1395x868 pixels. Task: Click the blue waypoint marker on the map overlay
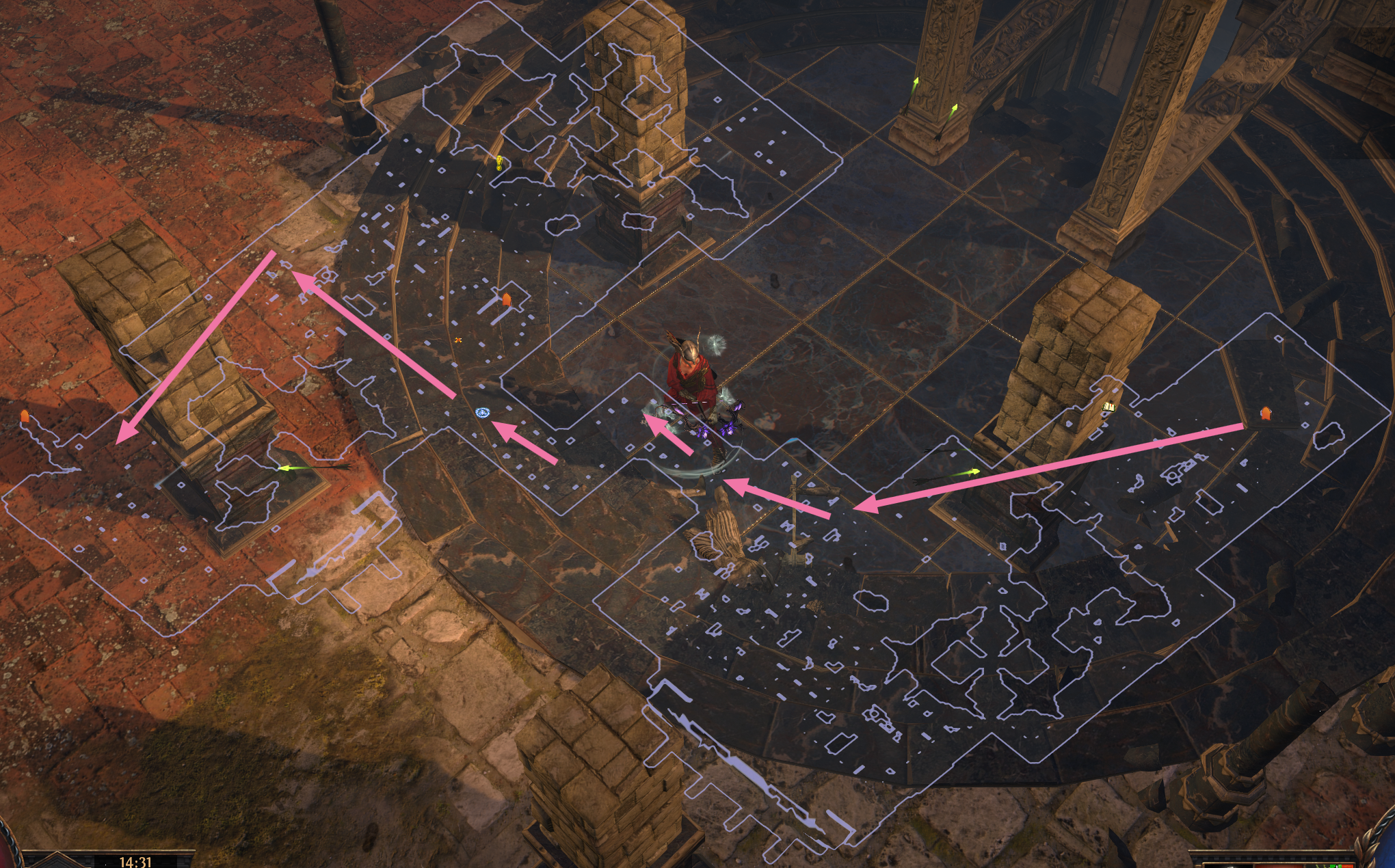(x=483, y=412)
